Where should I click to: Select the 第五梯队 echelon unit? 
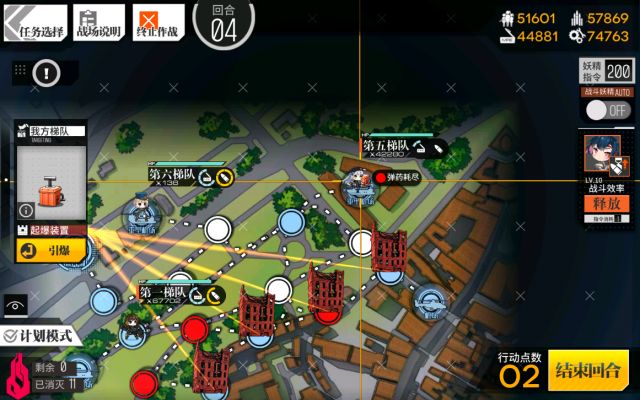coord(357,183)
